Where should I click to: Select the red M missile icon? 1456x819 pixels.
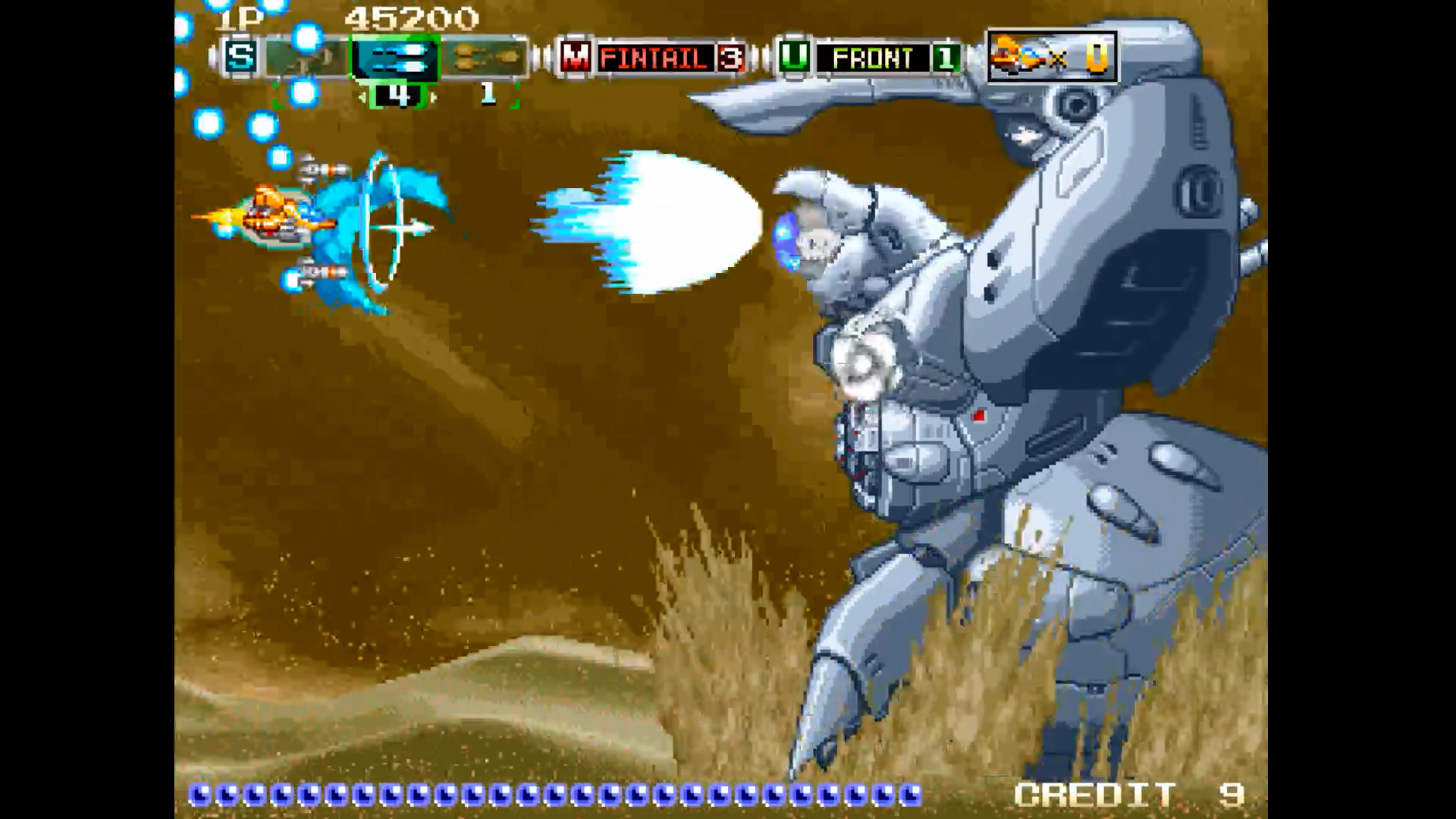576,58
